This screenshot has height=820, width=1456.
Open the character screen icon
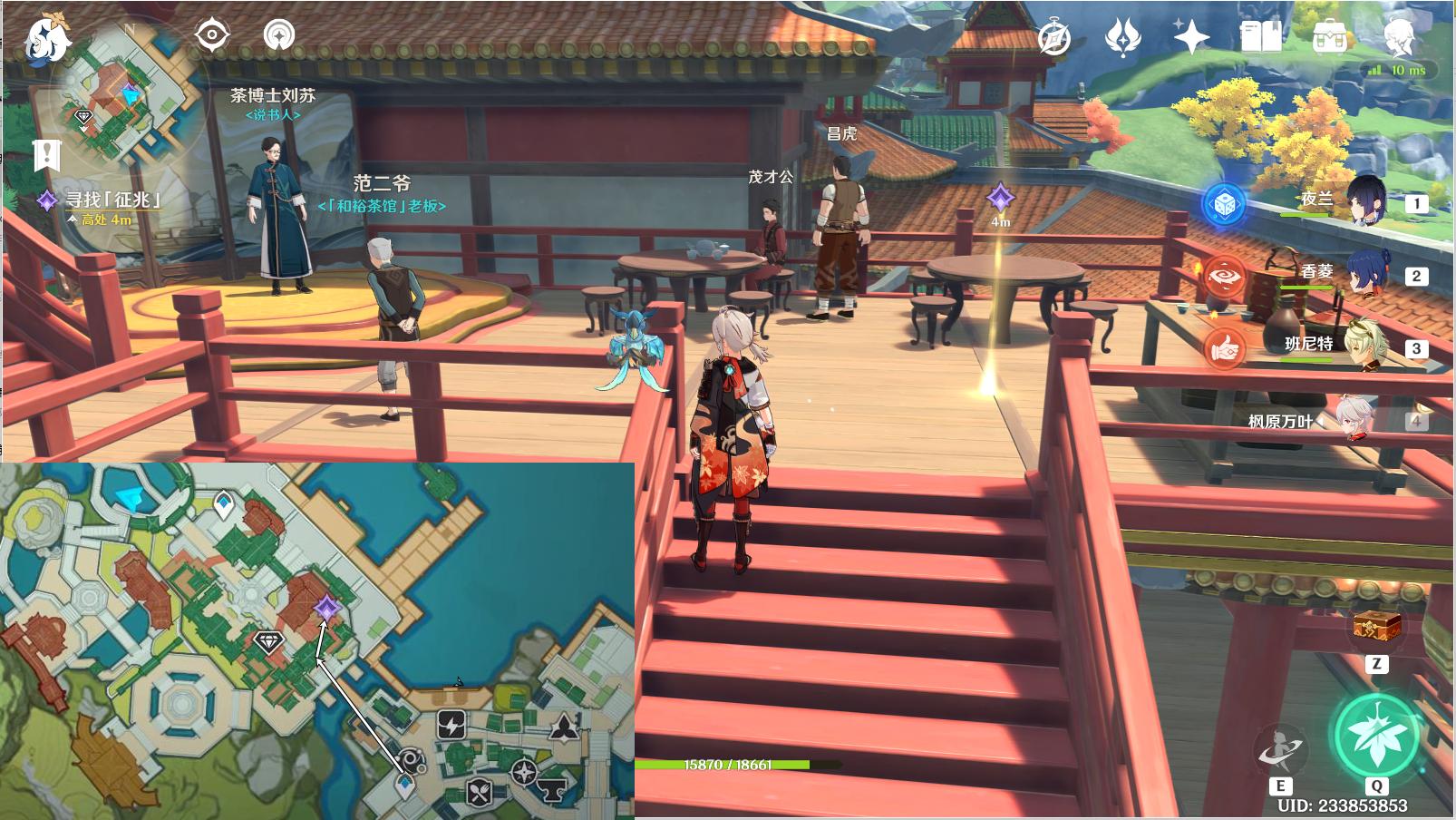point(1400,37)
